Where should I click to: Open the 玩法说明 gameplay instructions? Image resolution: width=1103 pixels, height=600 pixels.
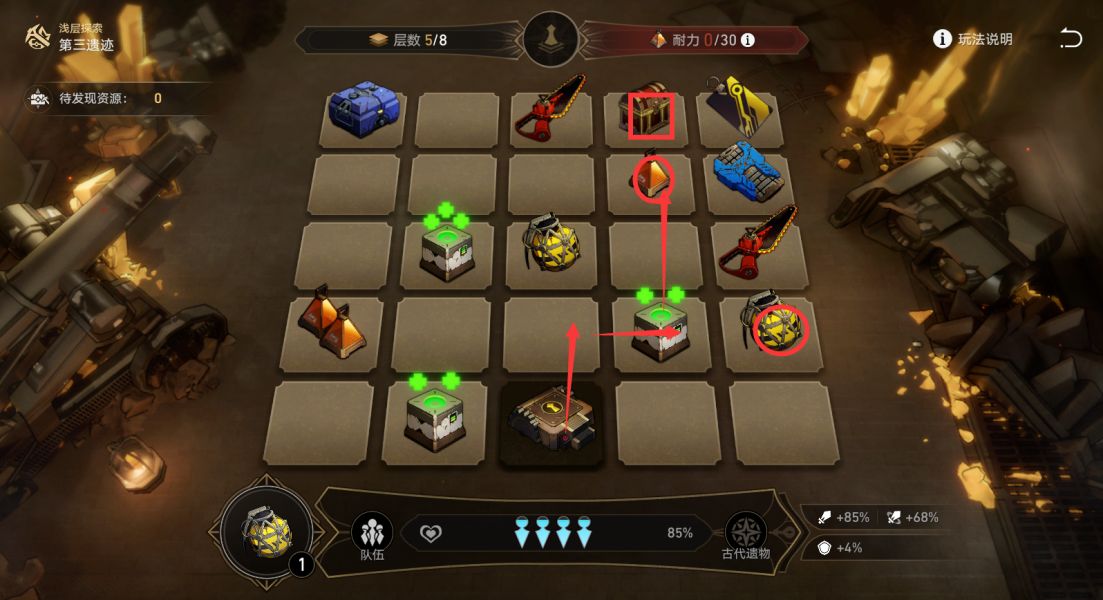[972, 39]
